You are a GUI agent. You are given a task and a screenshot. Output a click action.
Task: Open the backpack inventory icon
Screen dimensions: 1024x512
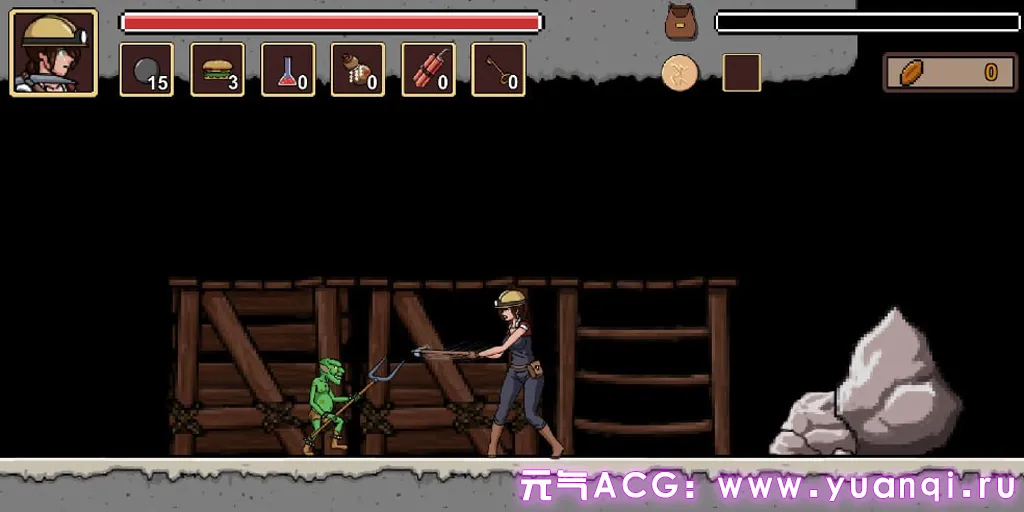[x=680, y=21]
